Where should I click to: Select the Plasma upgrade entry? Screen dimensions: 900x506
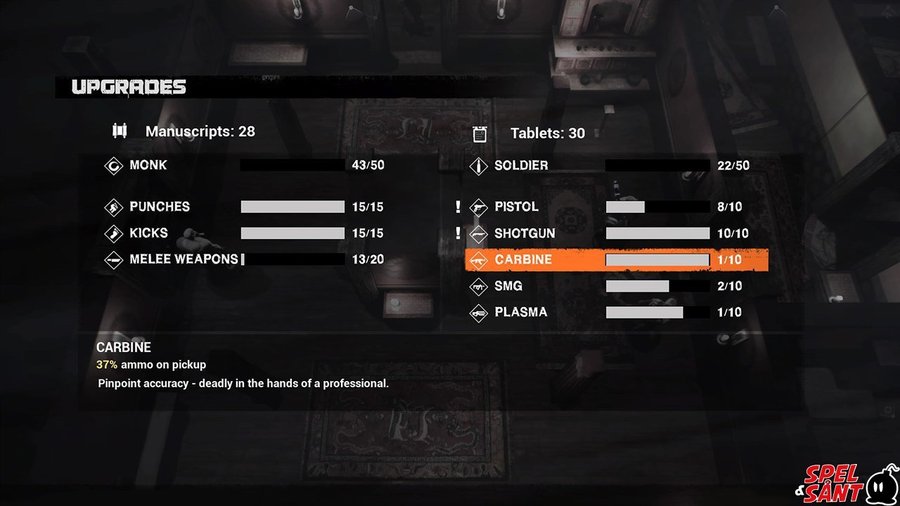click(520, 312)
